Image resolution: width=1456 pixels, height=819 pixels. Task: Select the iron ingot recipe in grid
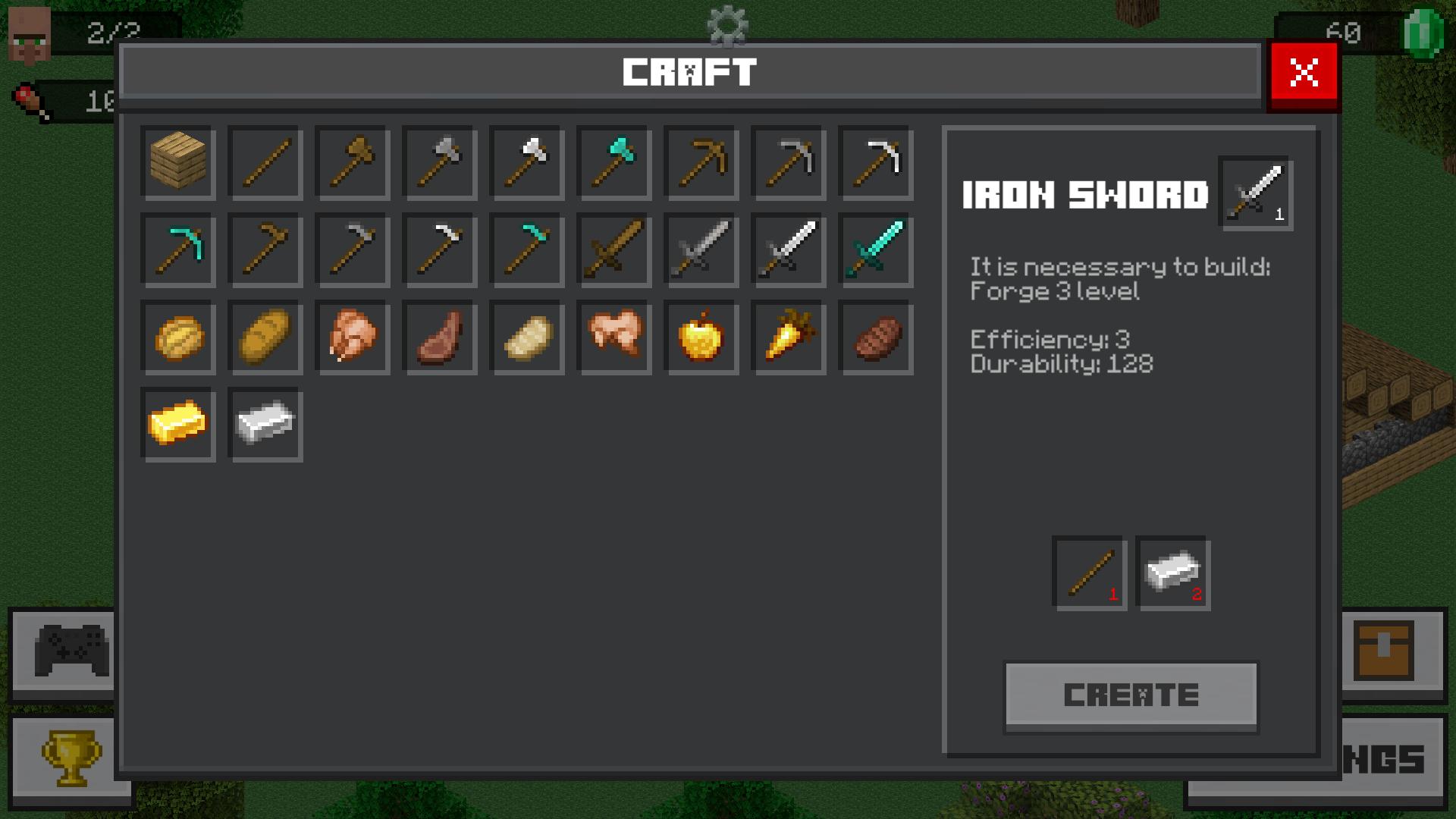(x=265, y=424)
